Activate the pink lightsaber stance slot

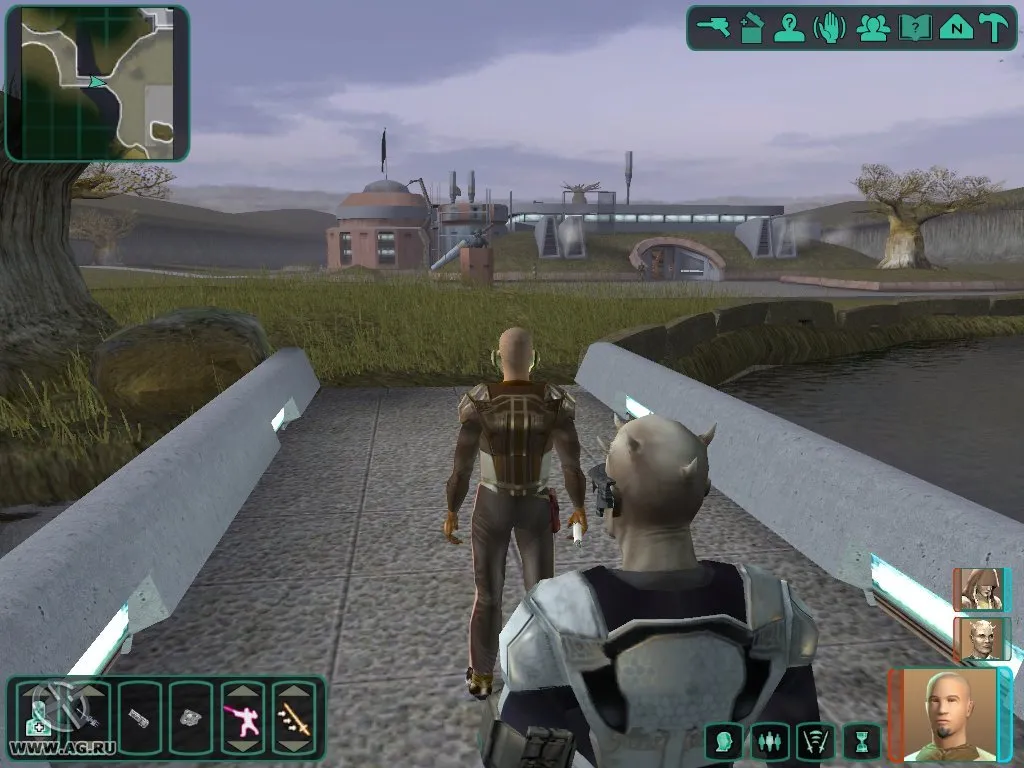pyautogui.click(x=243, y=718)
